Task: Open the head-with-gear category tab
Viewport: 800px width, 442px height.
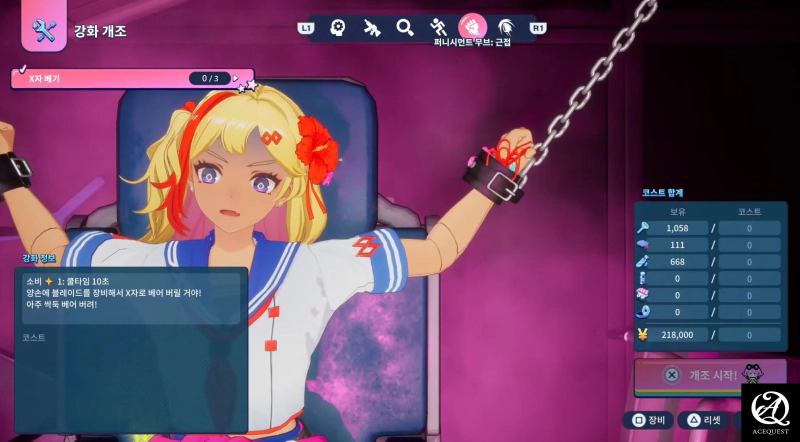Action: click(x=339, y=27)
